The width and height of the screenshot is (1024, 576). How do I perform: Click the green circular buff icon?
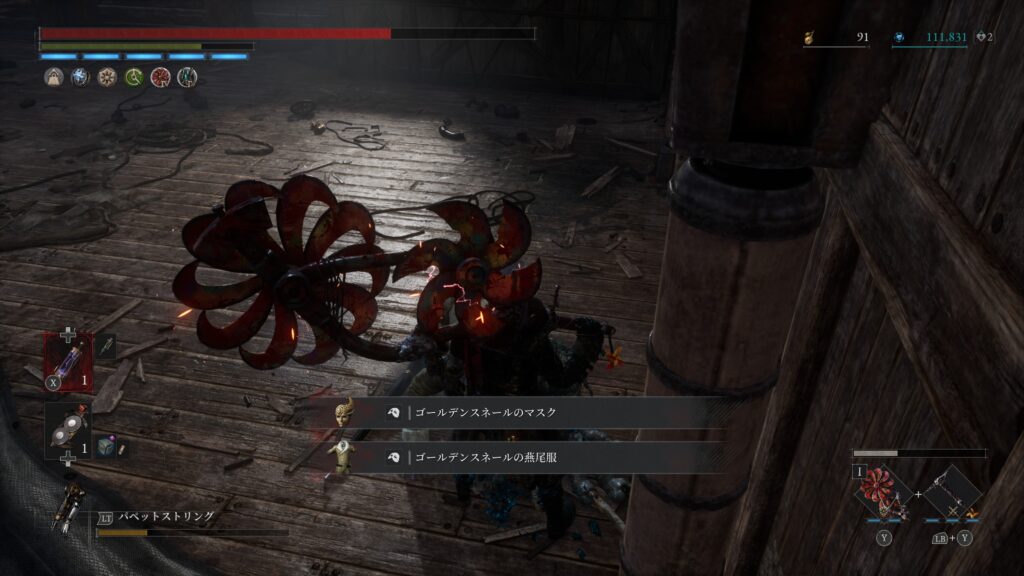pos(134,77)
